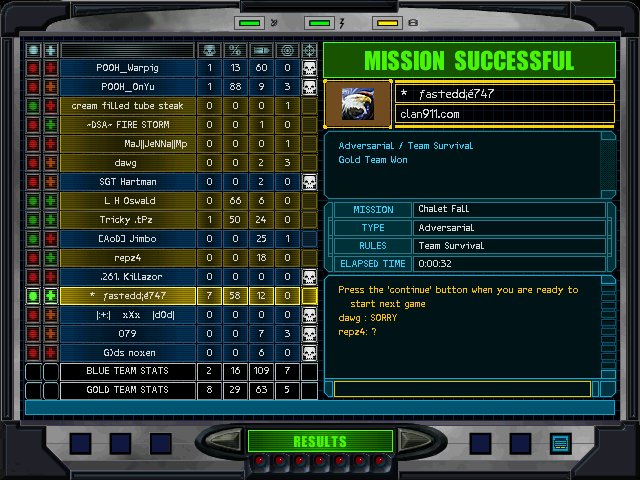Select the BLUE TEAM STATS row
640x480 pixels.
[x=127, y=371]
